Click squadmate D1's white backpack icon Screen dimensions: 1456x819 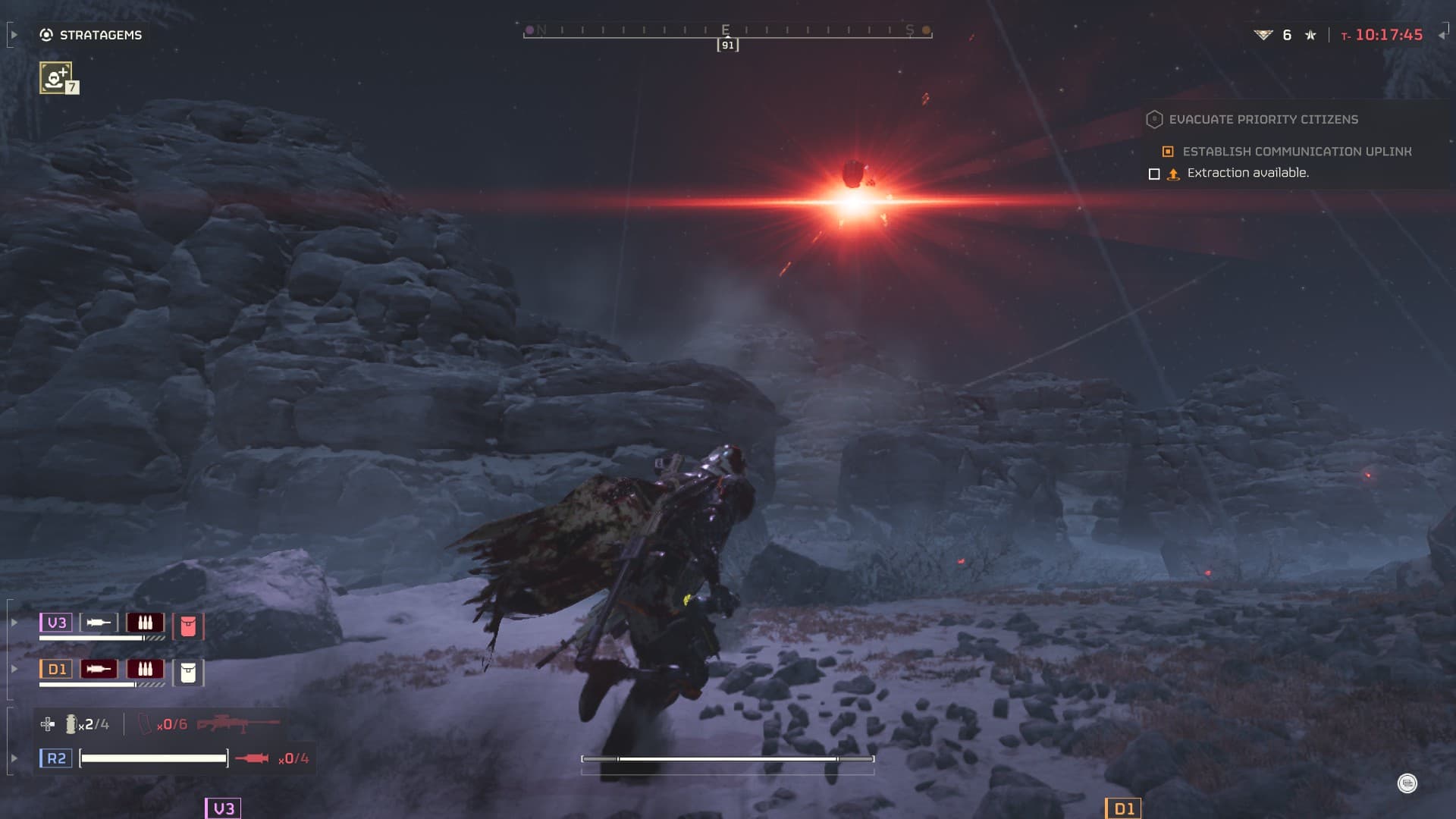[x=188, y=673]
